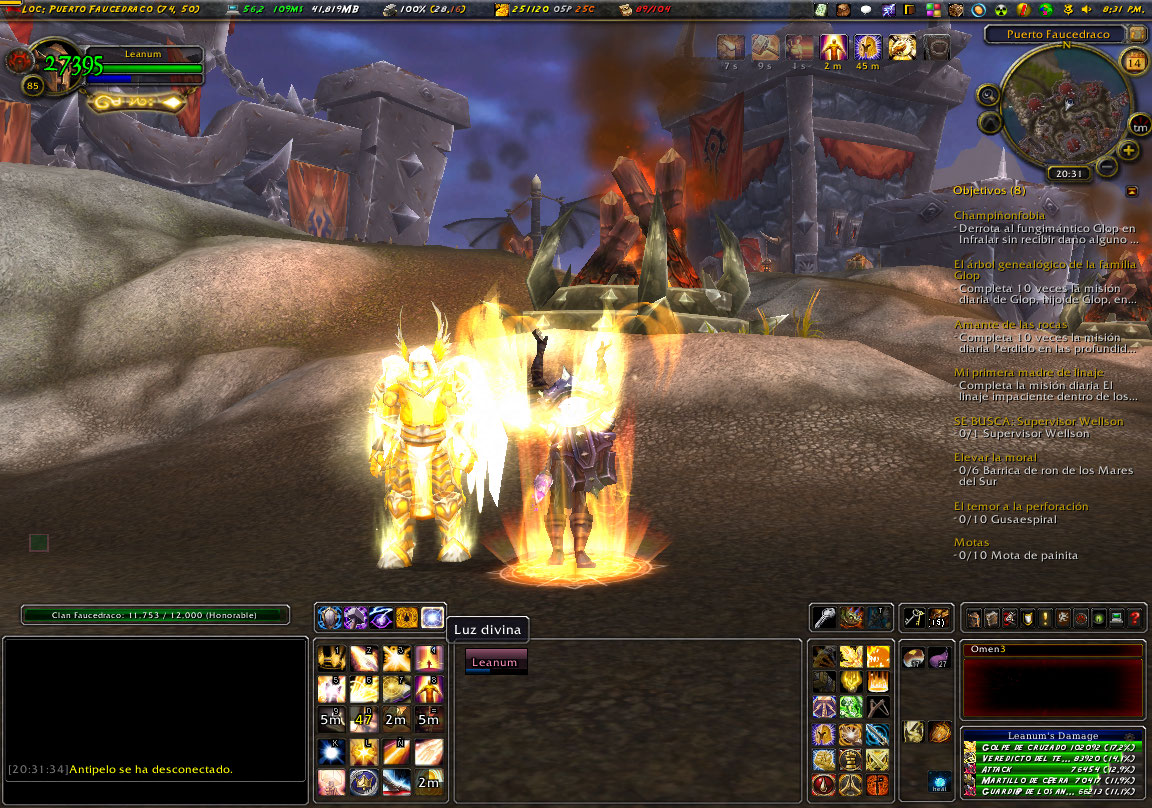1152x808 pixels.
Task: Select the Leanum raid frame button
Action: pos(495,662)
